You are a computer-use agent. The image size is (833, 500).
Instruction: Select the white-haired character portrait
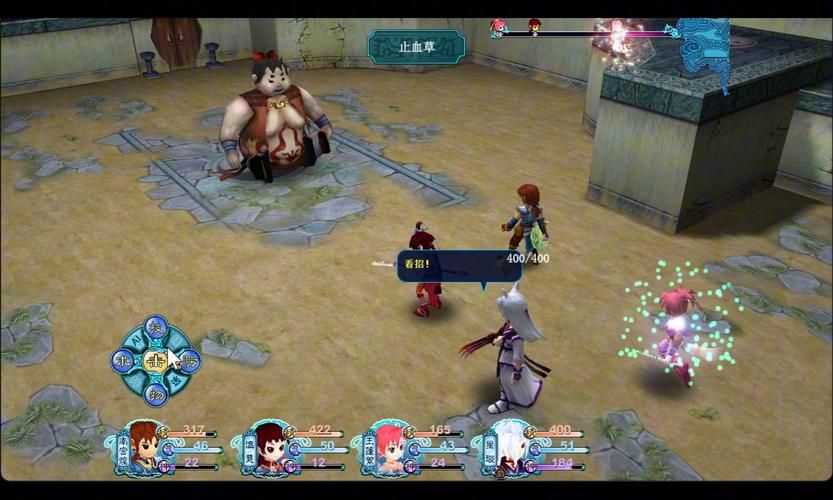click(507, 447)
